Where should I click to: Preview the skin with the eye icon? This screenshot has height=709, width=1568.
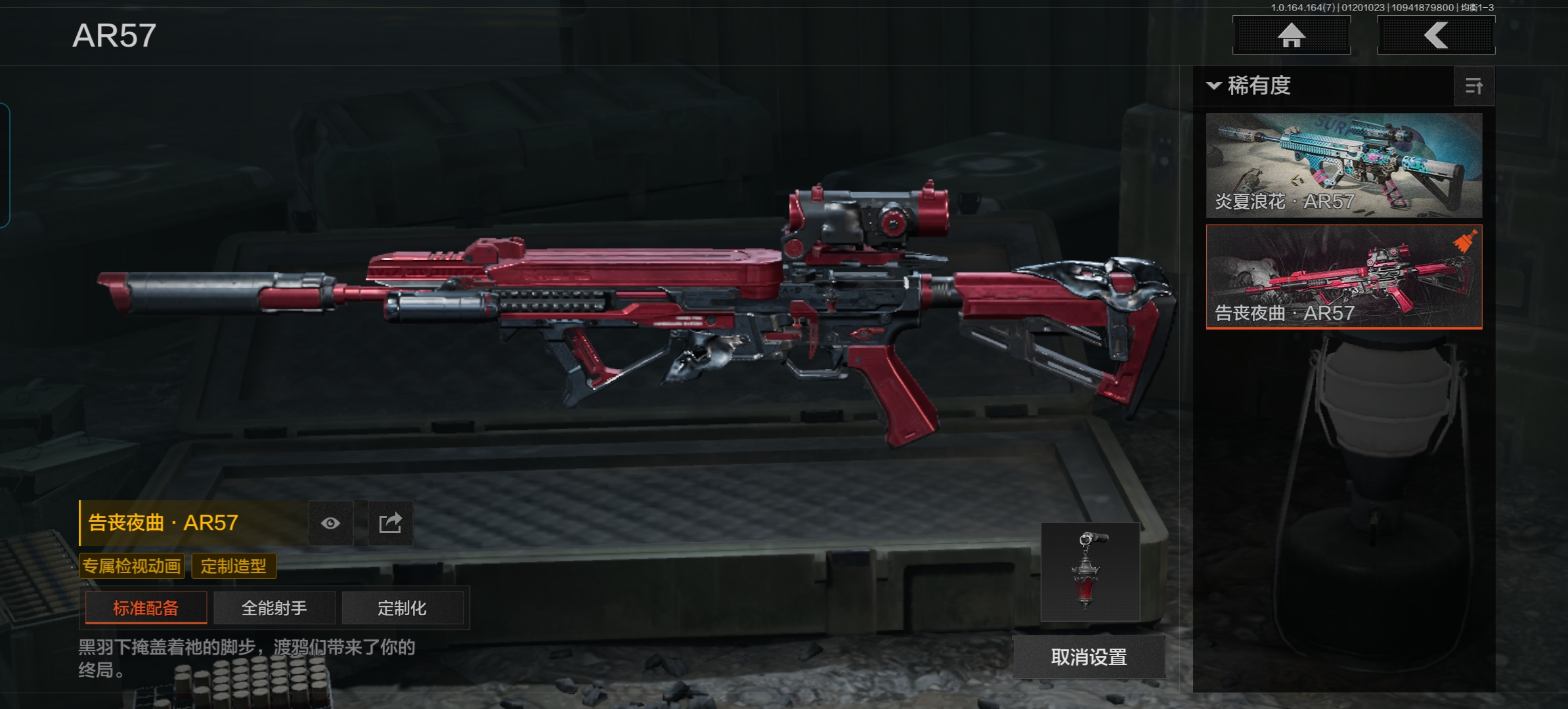click(331, 523)
